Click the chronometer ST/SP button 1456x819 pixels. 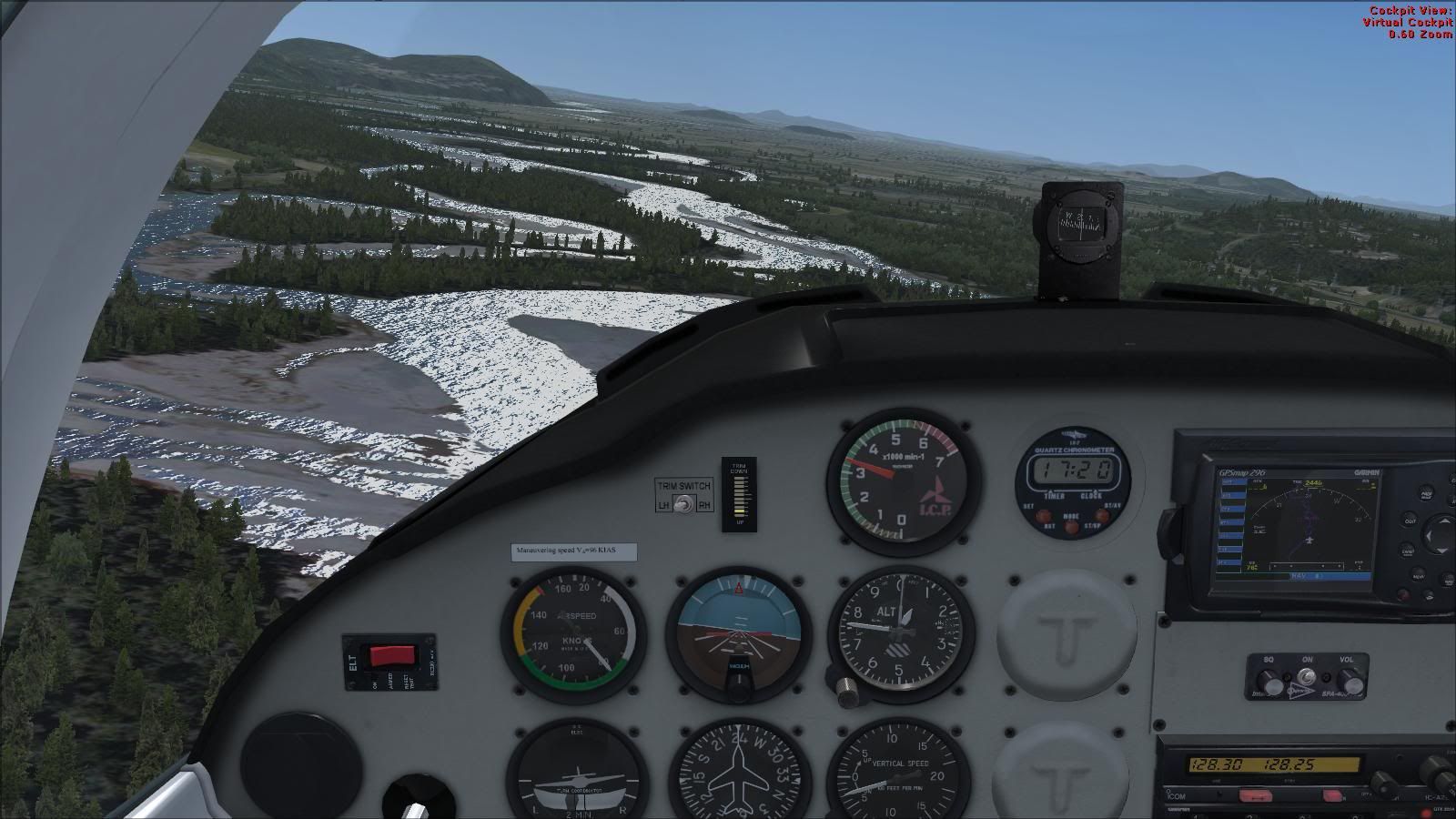pyautogui.click(x=1103, y=514)
